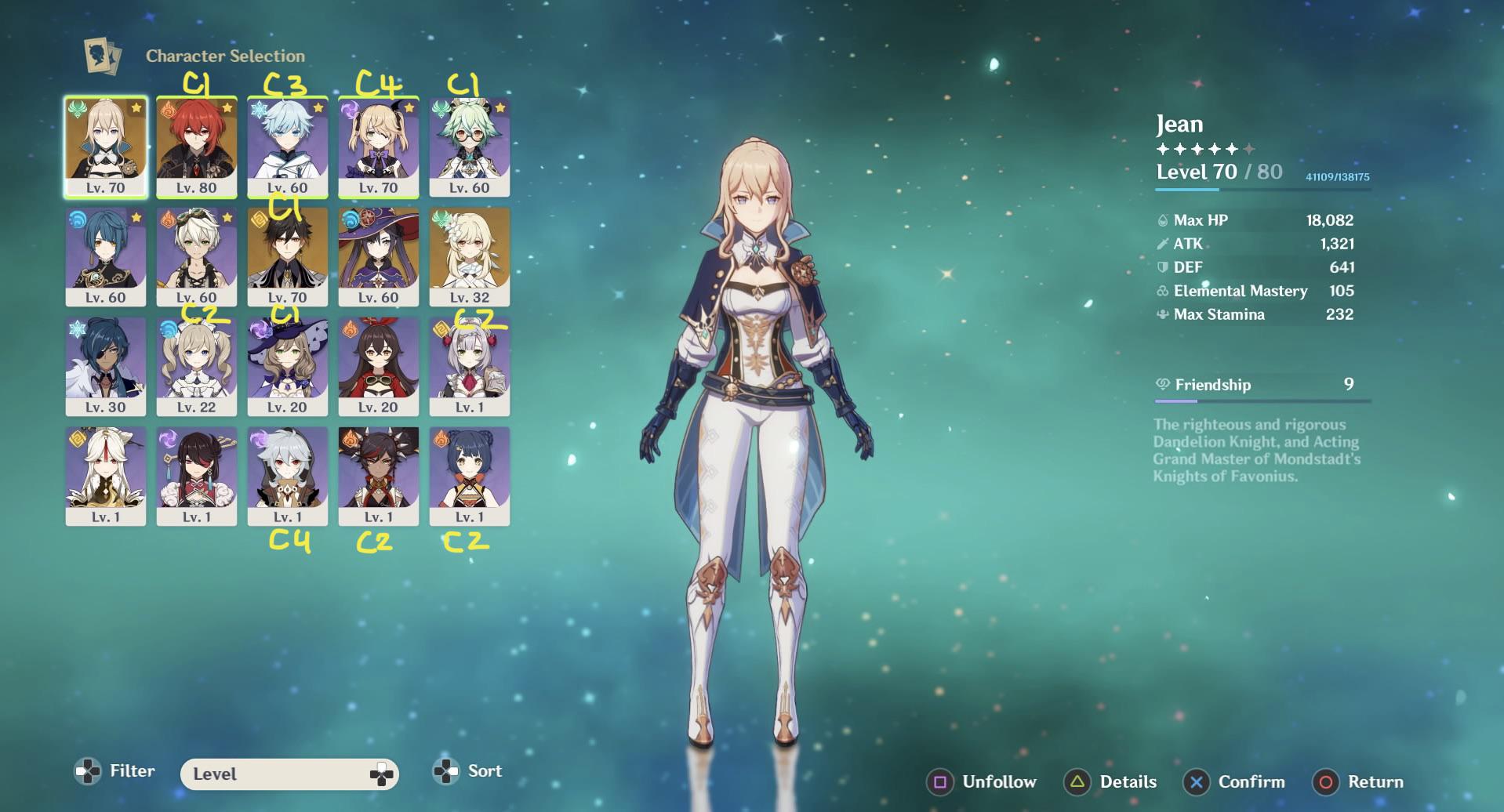The image size is (1504, 812).
Task: Choose Beidou's level 1 portrait
Action: click(196, 476)
